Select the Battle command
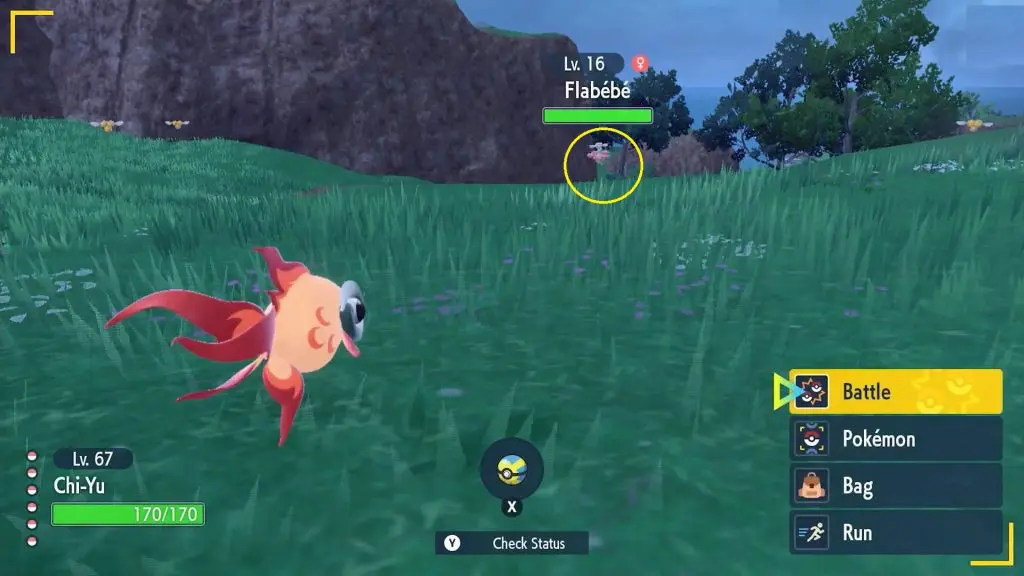 tap(896, 392)
